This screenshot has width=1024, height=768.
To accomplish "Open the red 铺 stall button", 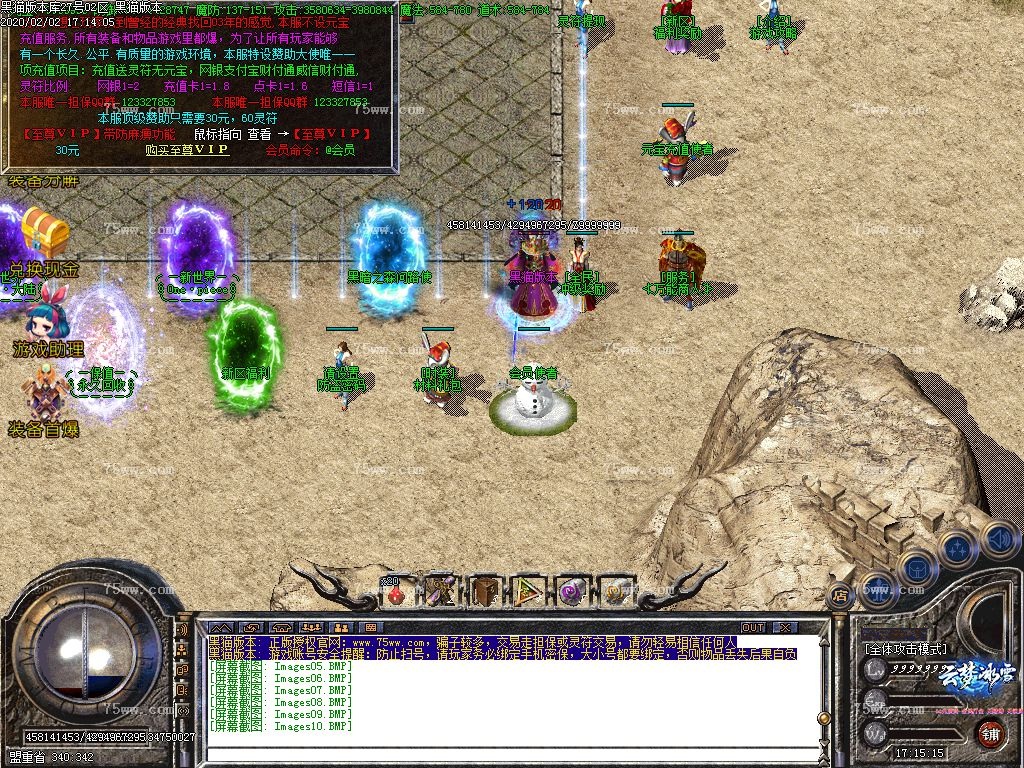I will [990, 734].
